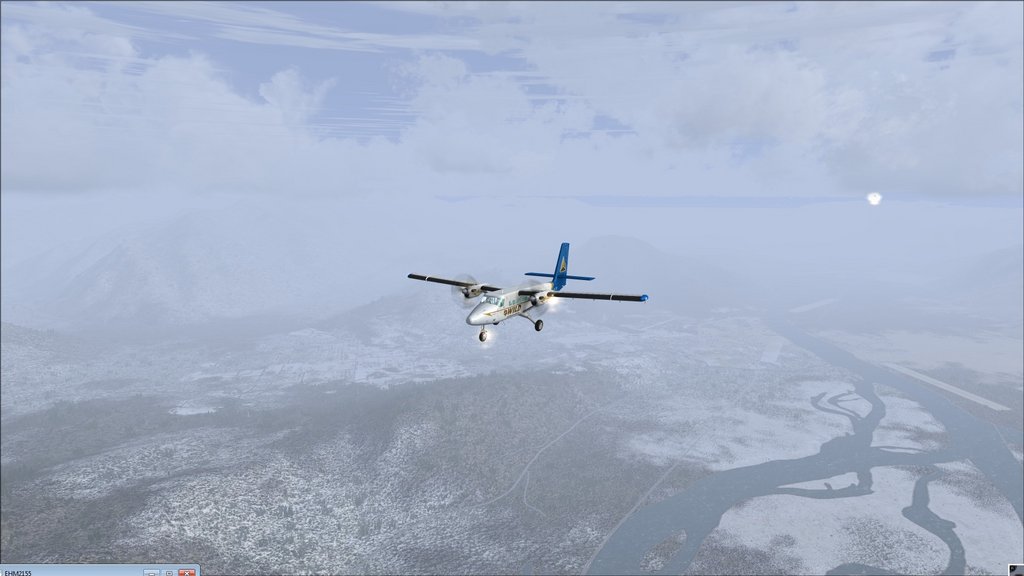Close the EHM2155 window
Viewport: 1024px width, 576px height.
[186, 572]
